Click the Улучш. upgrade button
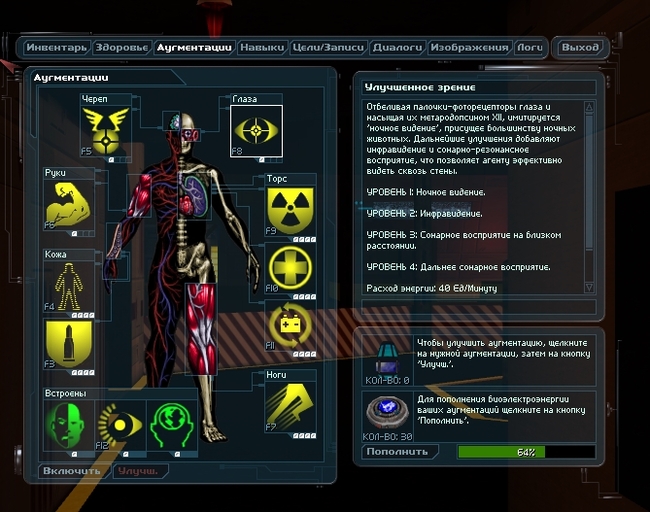The width and height of the screenshot is (650, 512). click(x=138, y=470)
